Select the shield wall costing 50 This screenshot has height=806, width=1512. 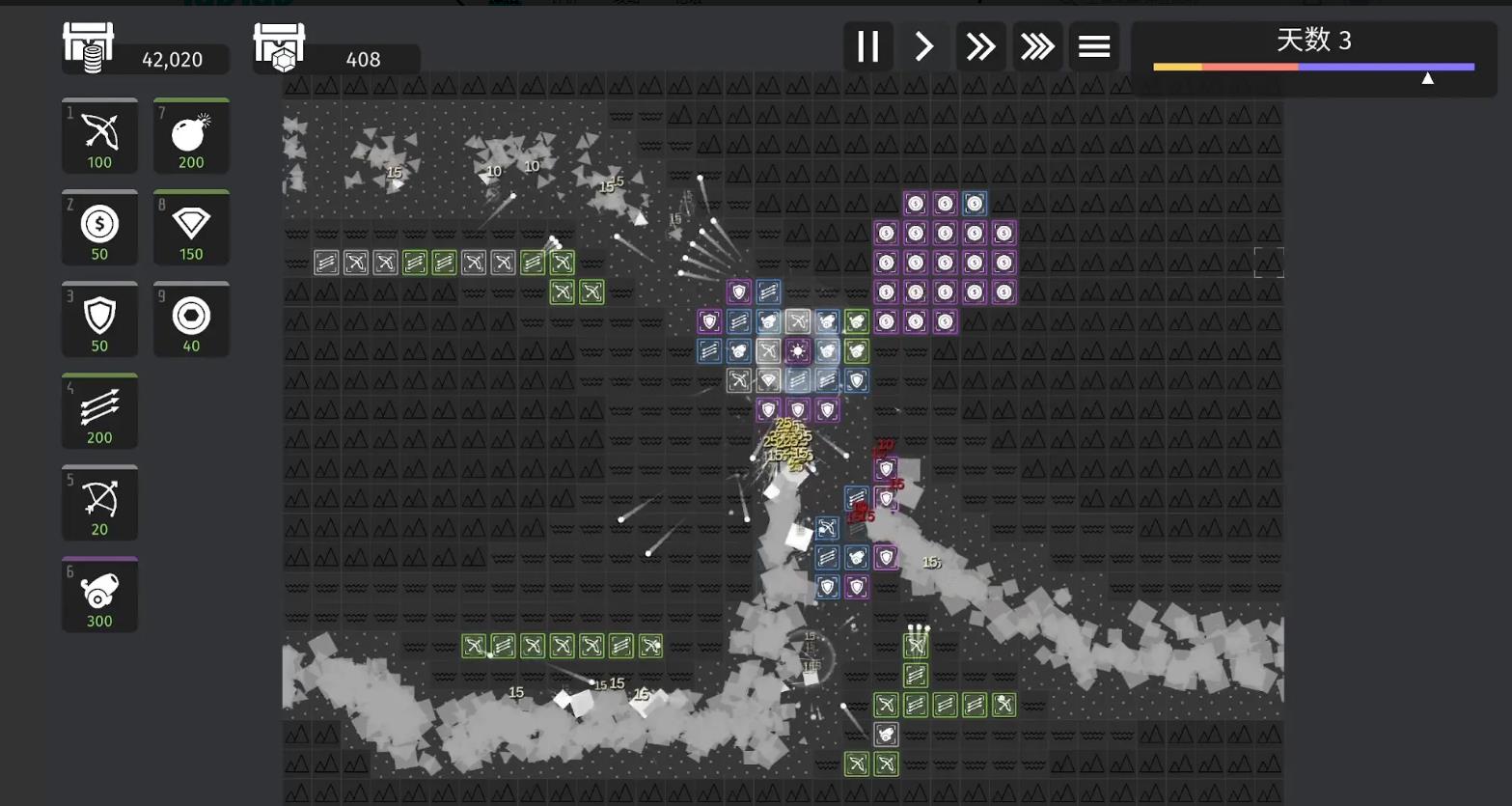[x=99, y=320]
